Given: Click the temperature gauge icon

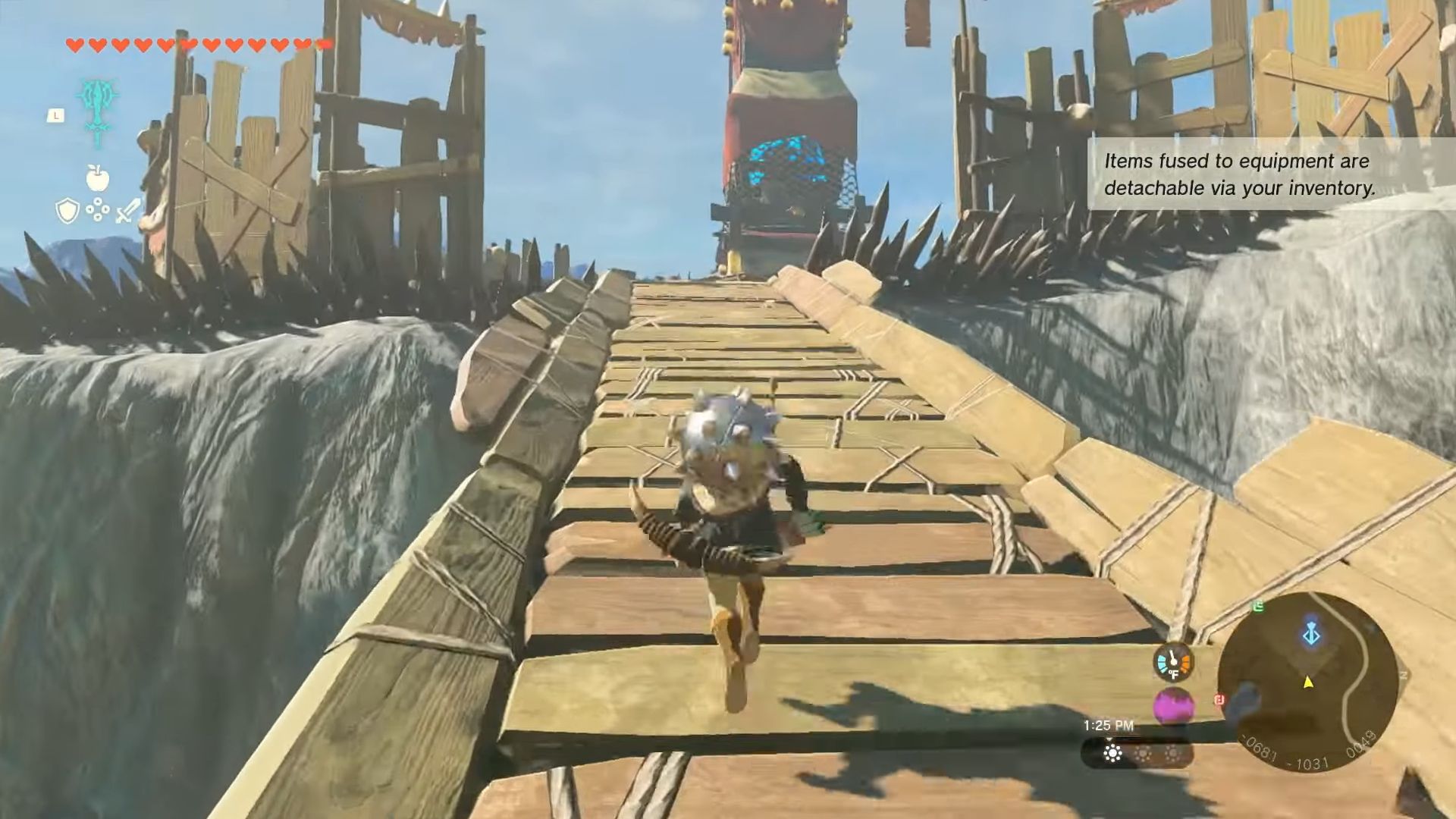Looking at the screenshot, I should click(1173, 663).
